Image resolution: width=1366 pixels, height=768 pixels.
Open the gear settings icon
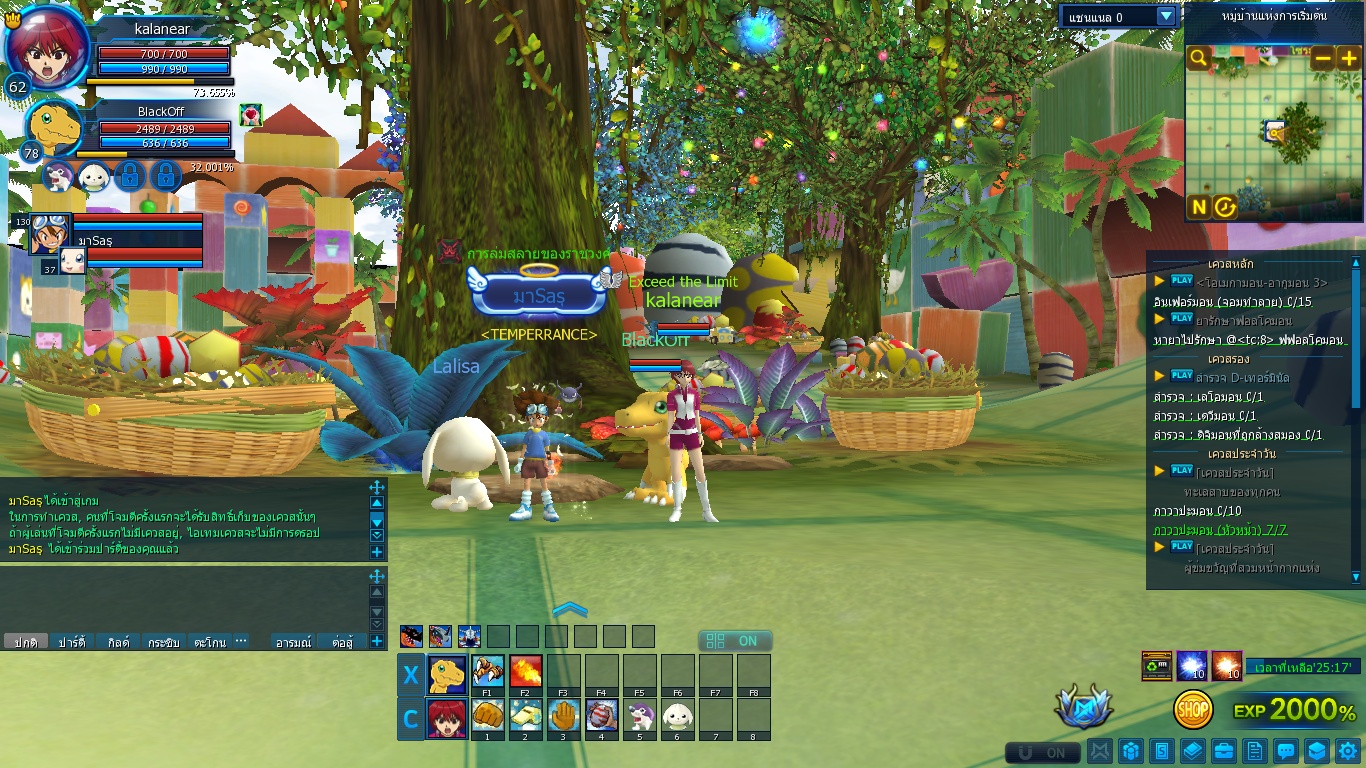point(1348,750)
